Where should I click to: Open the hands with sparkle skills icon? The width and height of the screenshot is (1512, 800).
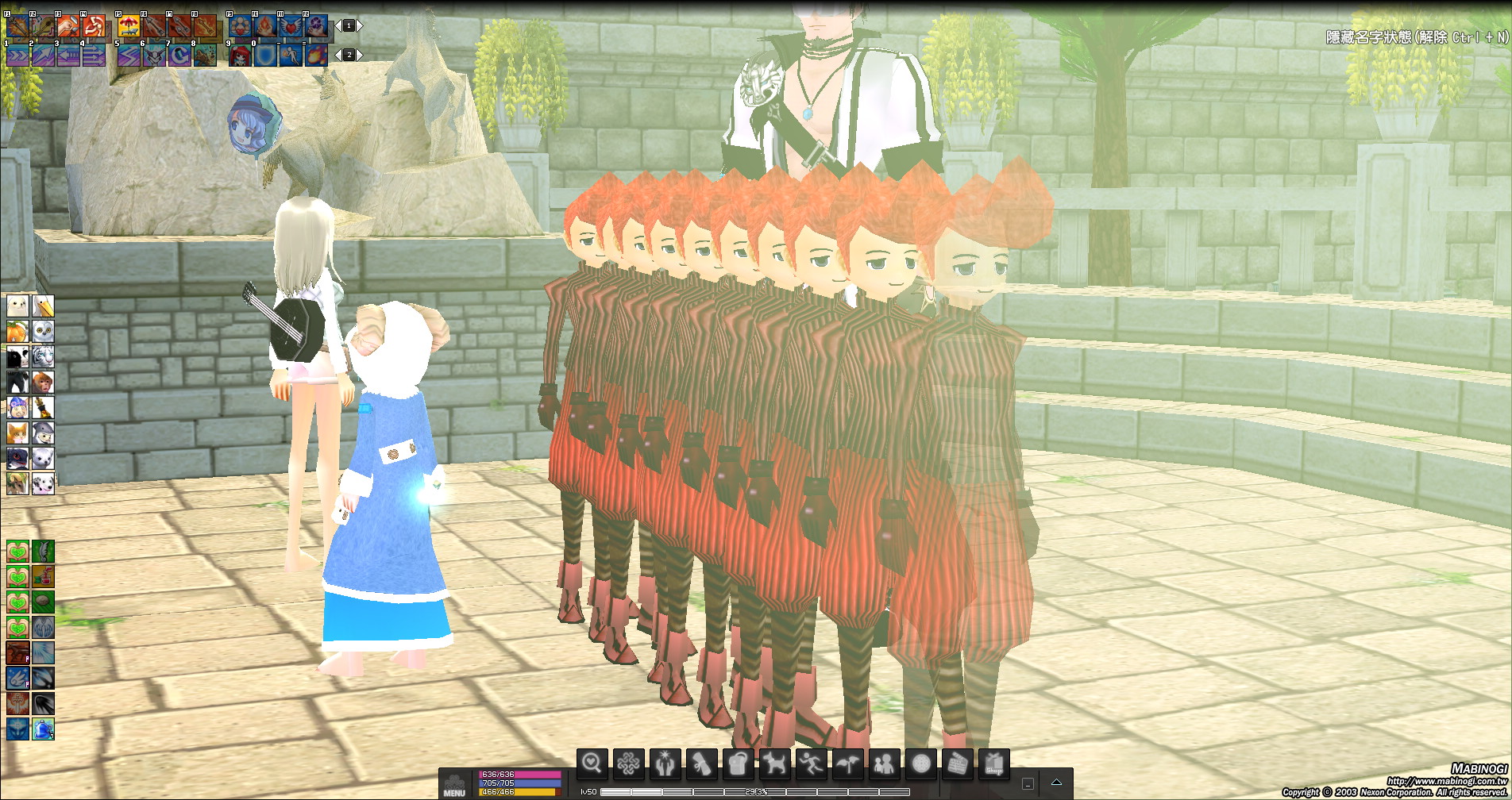coord(665,764)
